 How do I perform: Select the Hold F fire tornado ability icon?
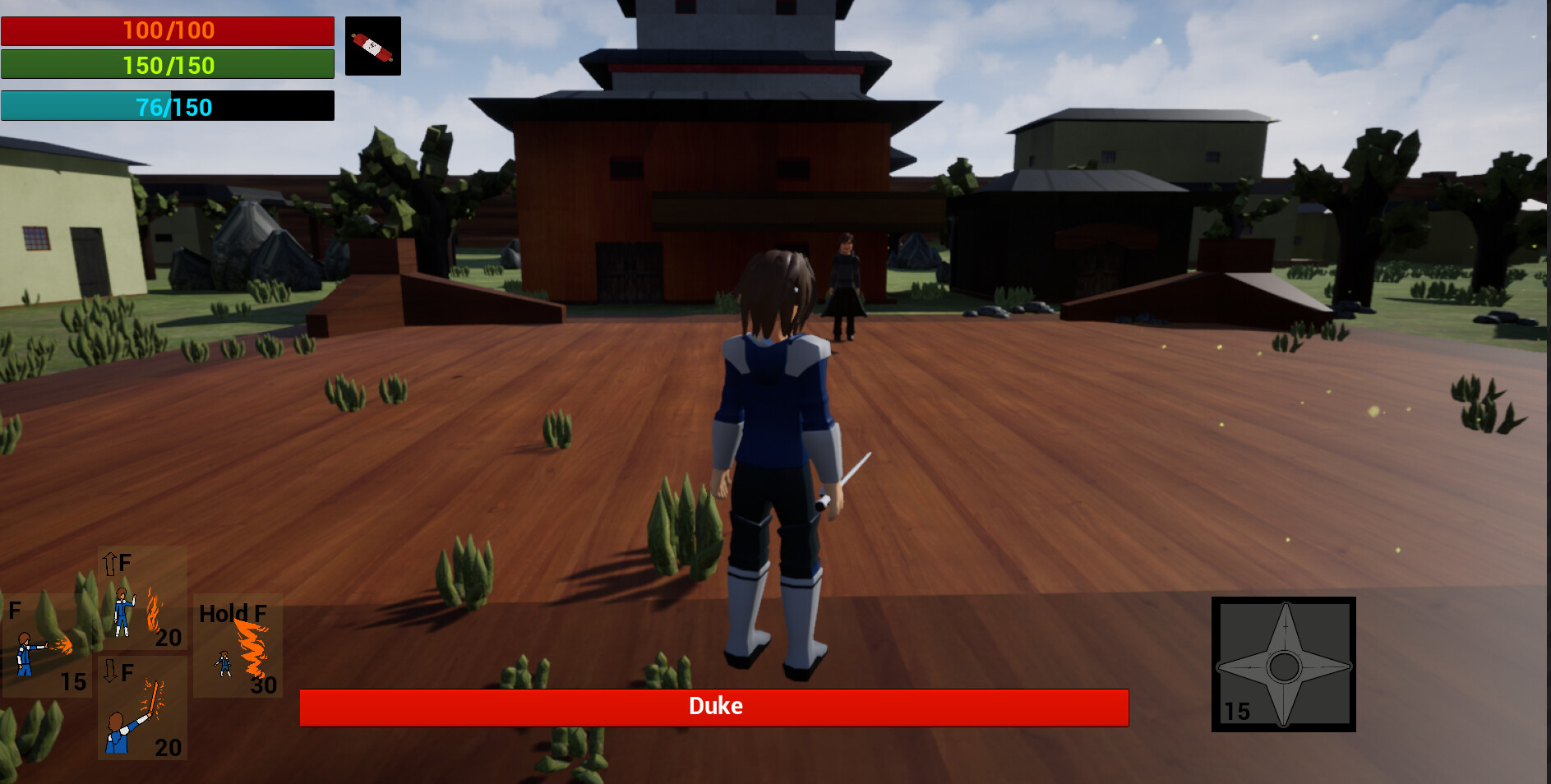click(x=237, y=645)
